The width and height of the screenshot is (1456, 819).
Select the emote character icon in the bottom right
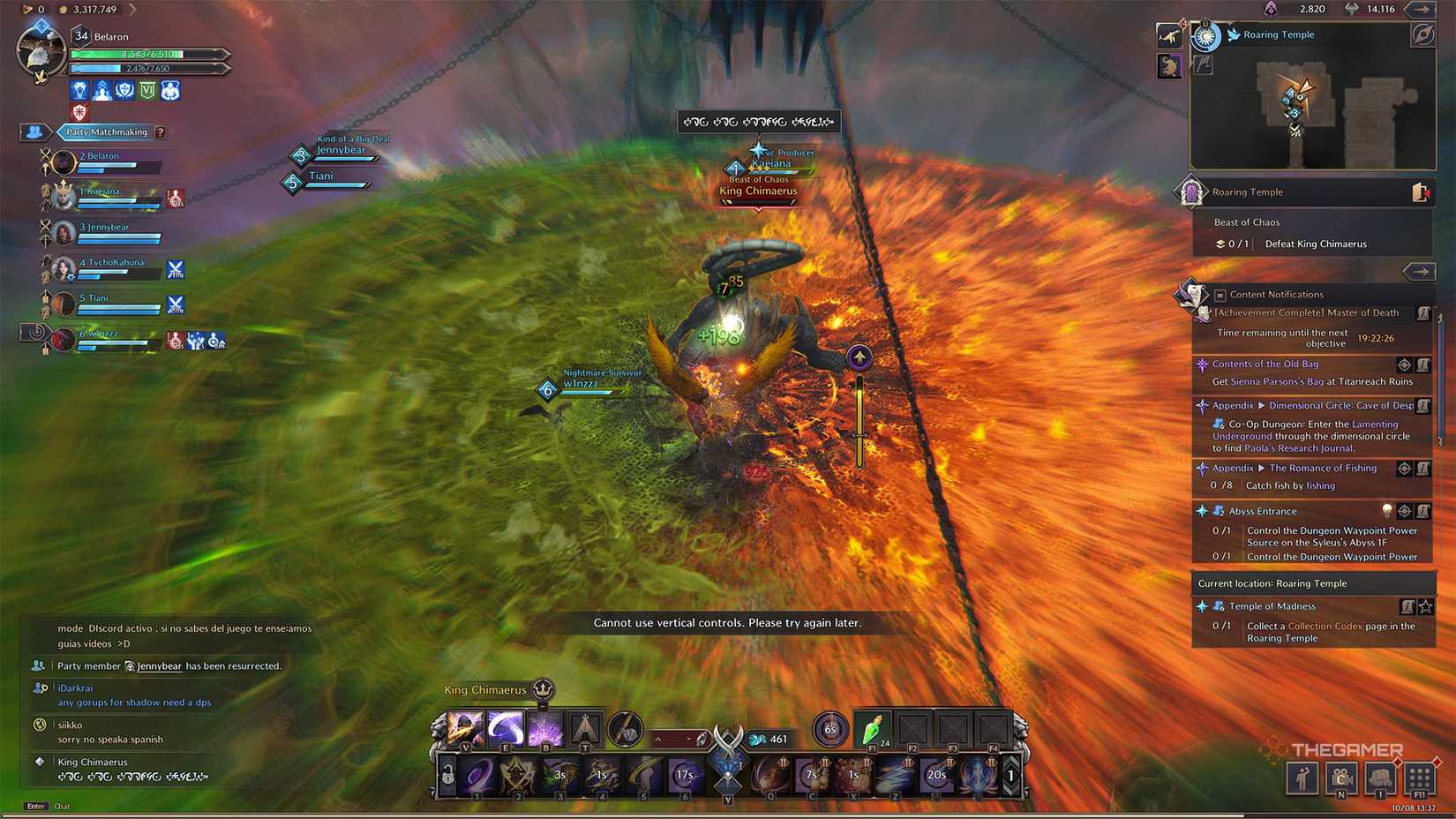(x=1302, y=779)
